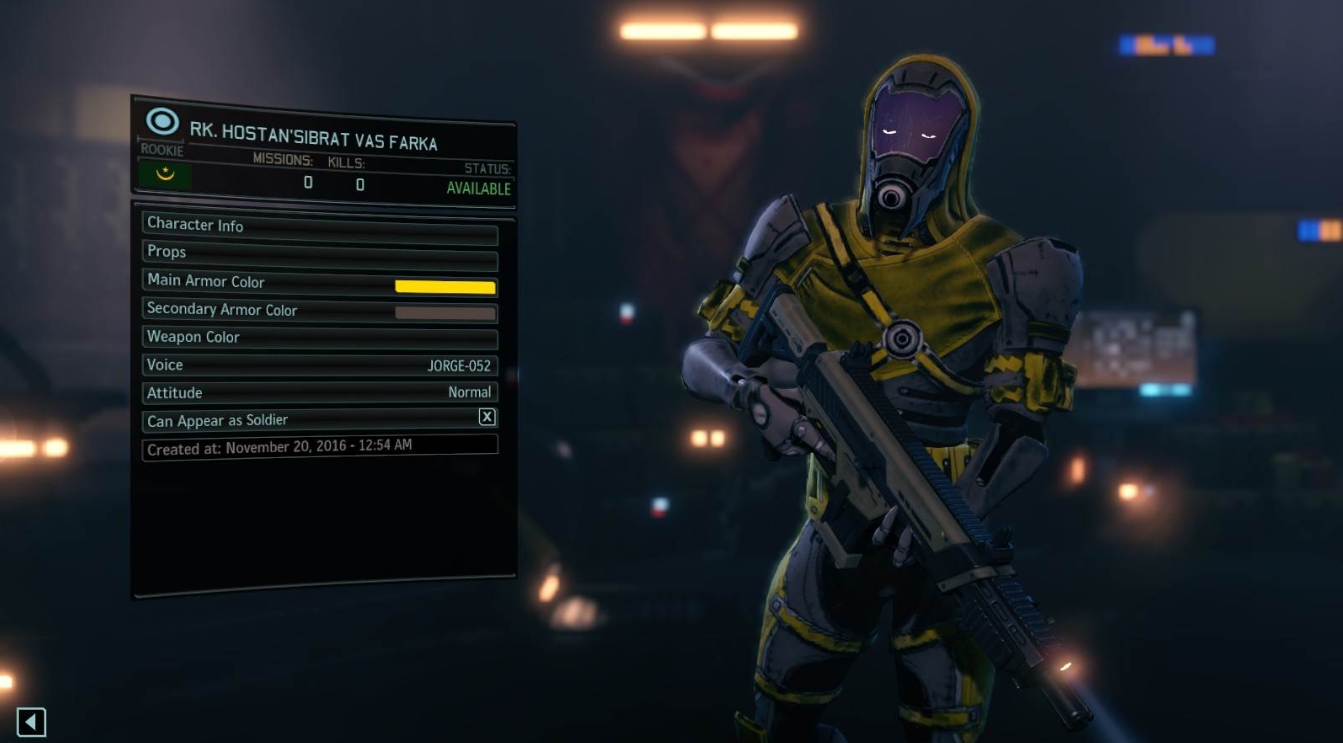Open the Weapon Color picker
This screenshot has width=1343, height=743.
click(320, 337)
